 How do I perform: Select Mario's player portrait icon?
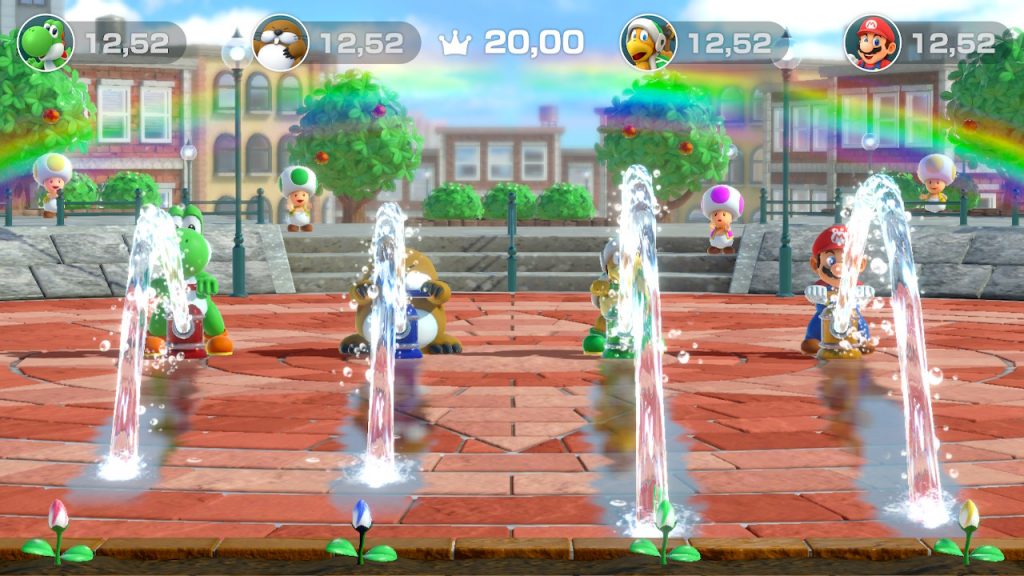(x=872, y=43)
